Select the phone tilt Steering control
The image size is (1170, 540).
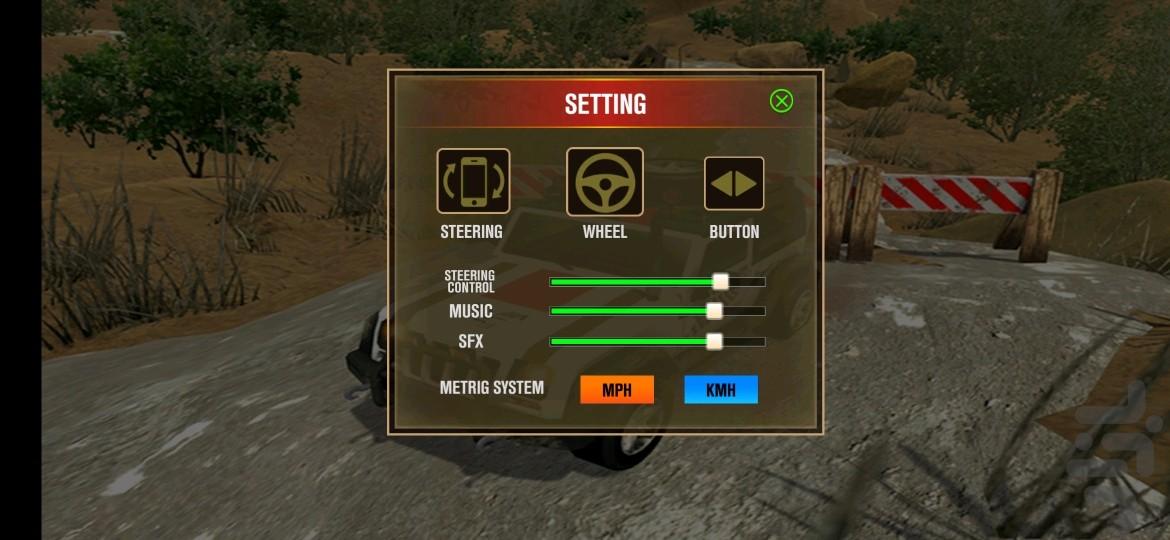coord(473,181)
